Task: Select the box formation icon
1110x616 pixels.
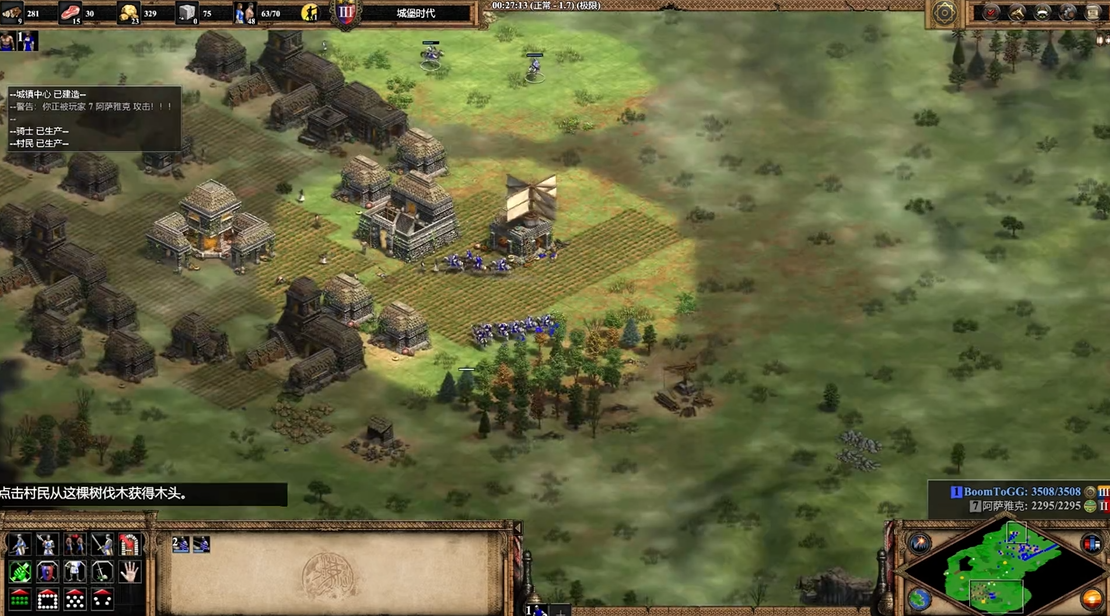Action: click(x=47, y=599)
